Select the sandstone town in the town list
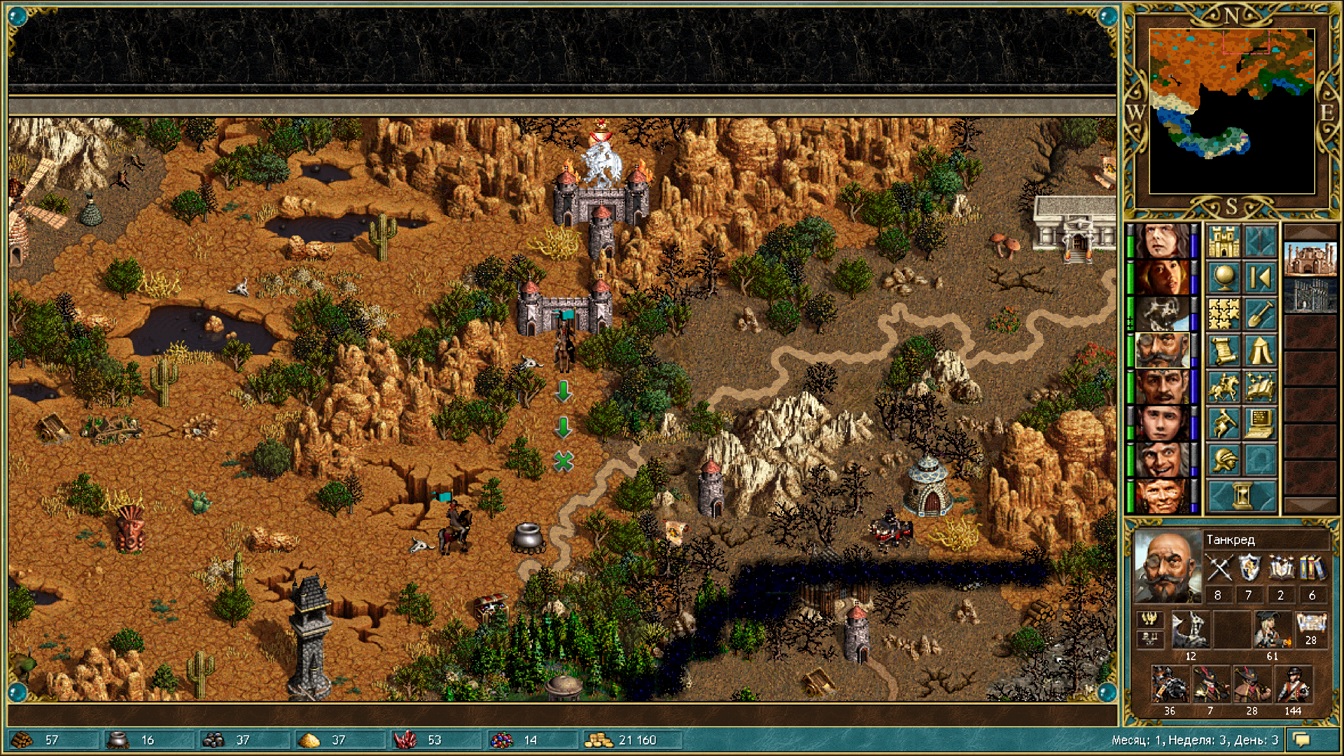 click(1309, 259)
